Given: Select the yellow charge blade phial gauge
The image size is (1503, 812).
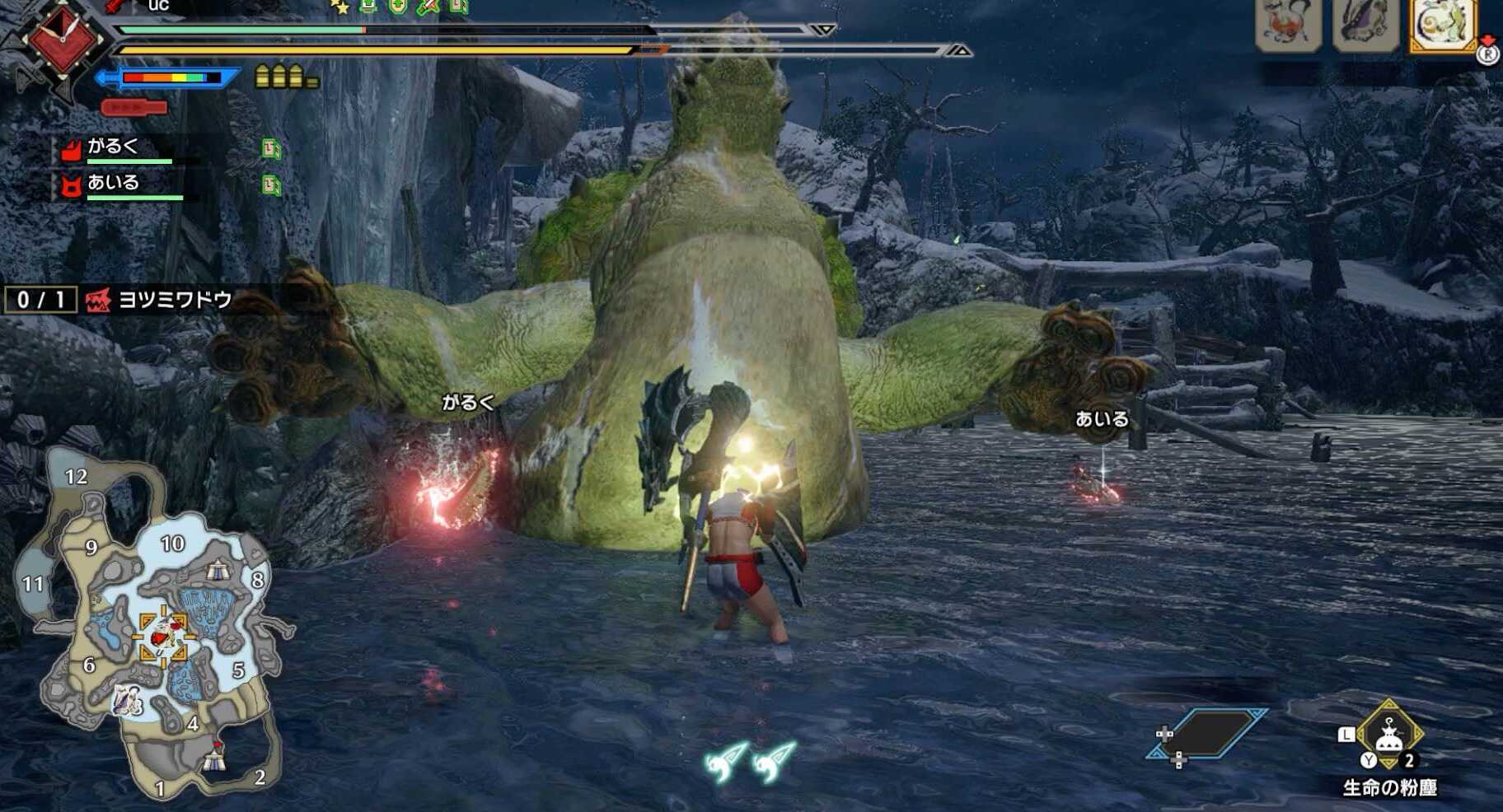Looking at the screenshot, I should click(x=286, y=77).
